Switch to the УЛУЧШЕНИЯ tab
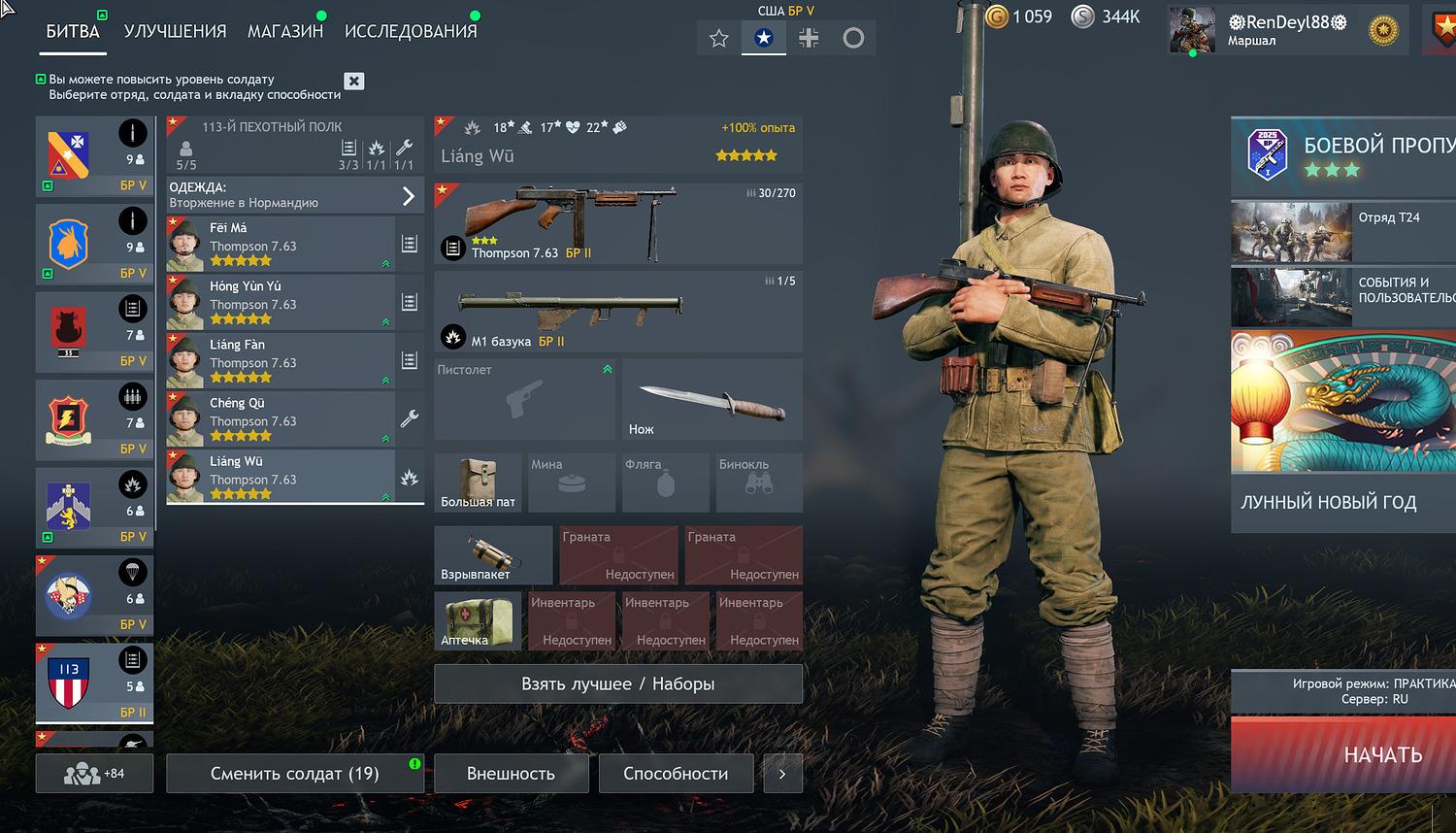The width and height of the screenshot is (1456, 833). pos(175,31)
